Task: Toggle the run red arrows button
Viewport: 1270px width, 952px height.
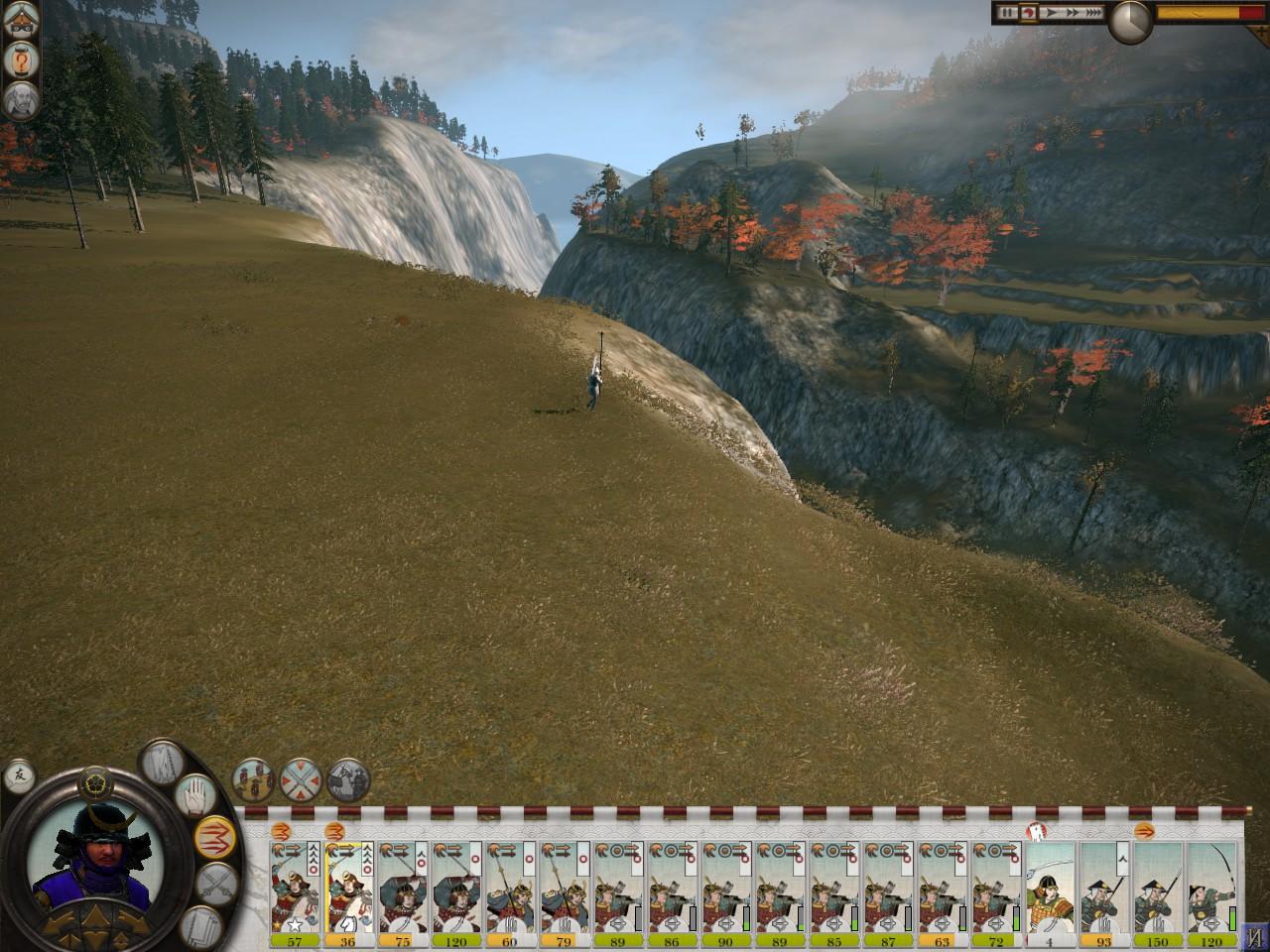Action: pos(214,835)
